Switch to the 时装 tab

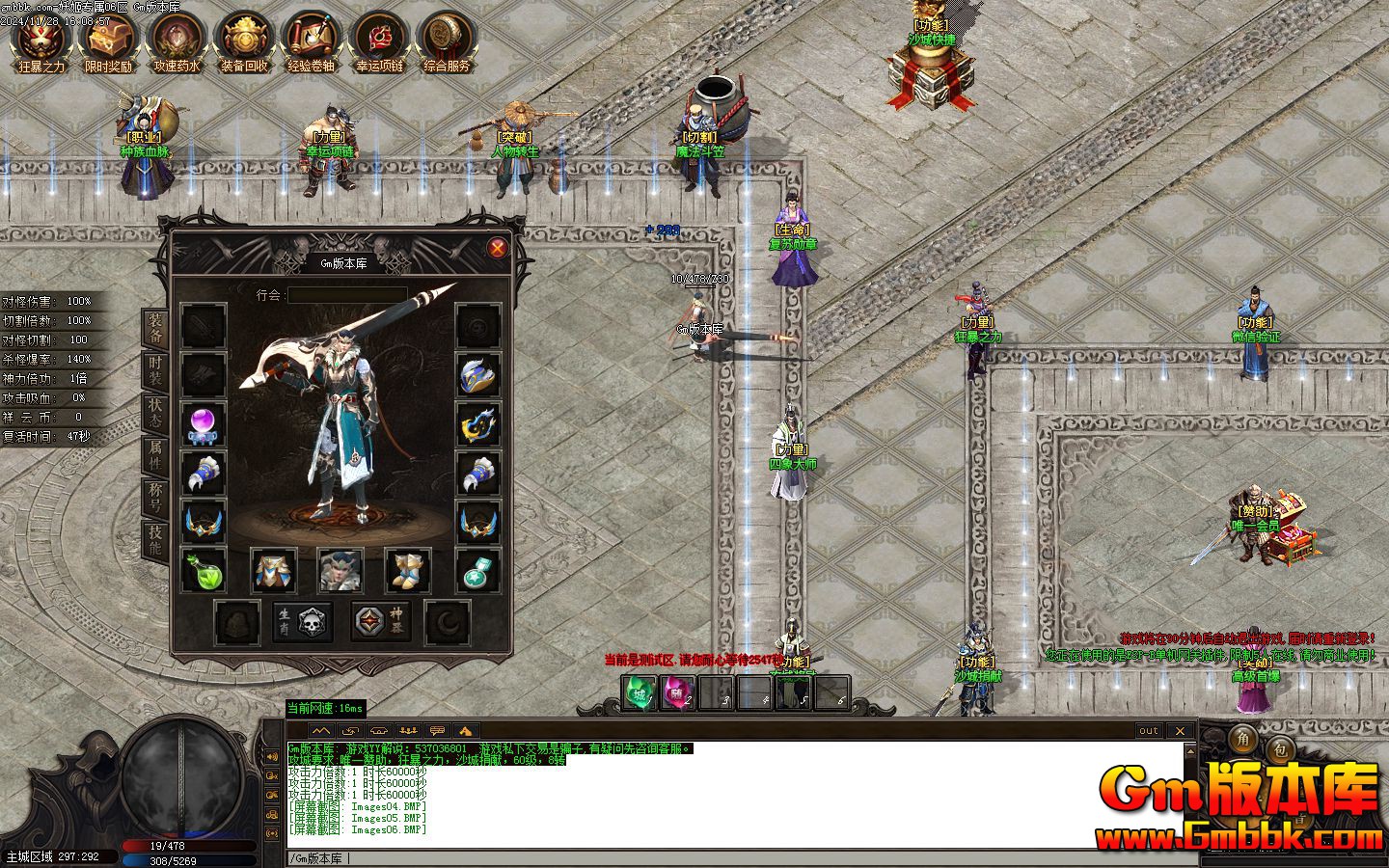[154, 369]
